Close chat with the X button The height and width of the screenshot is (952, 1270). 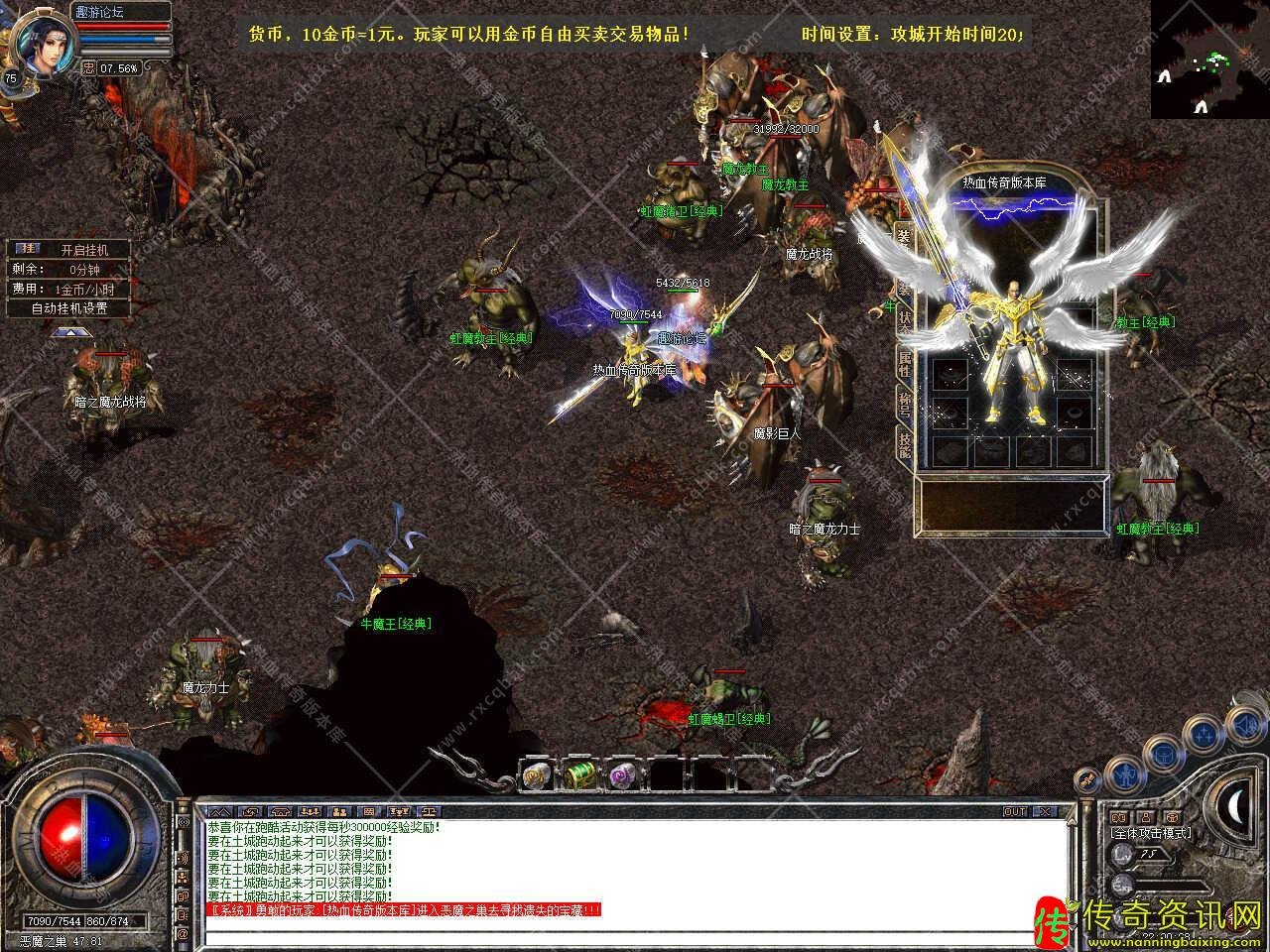(x=1045, y=811)
